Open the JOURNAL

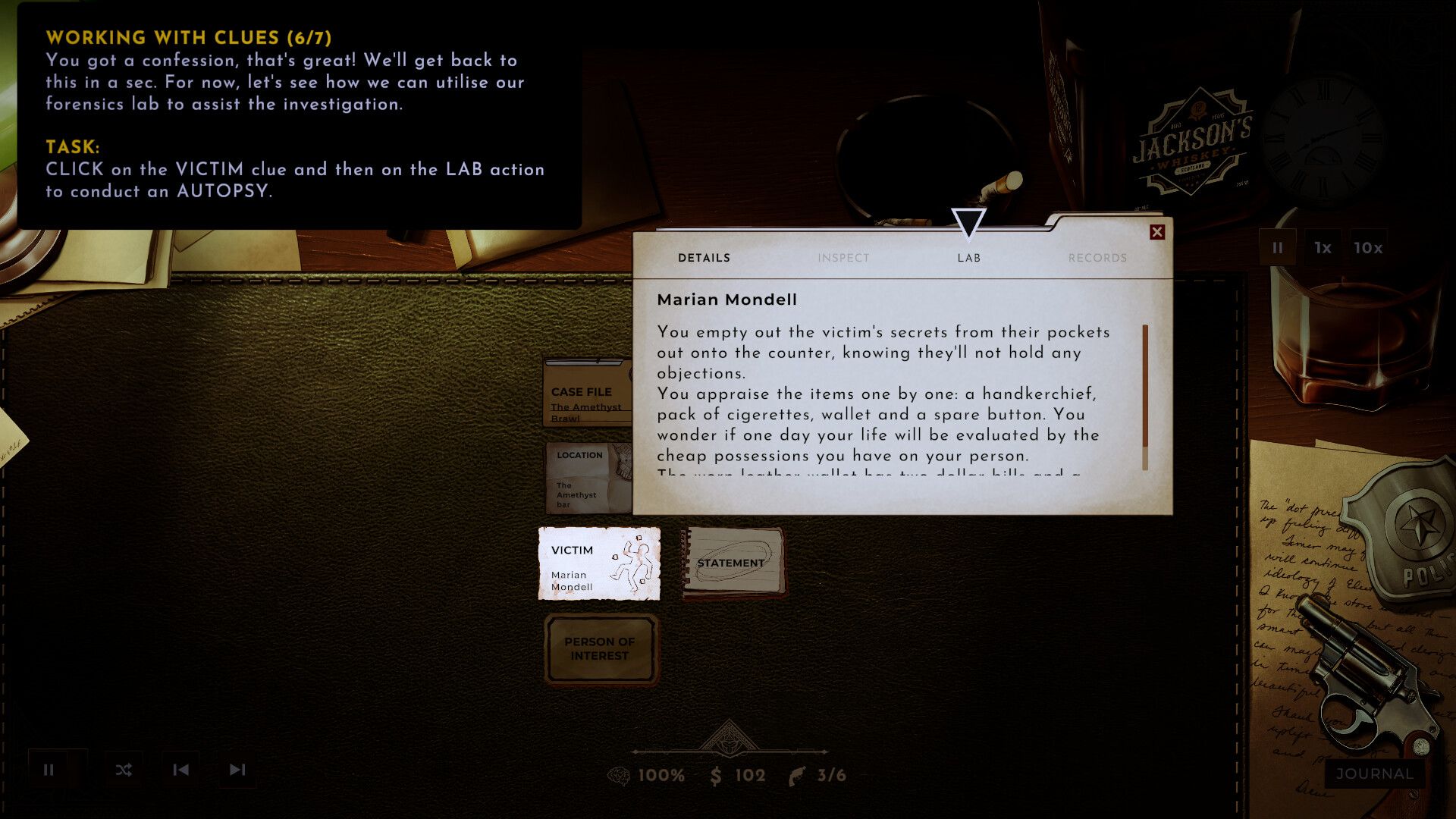(1373, 774)
